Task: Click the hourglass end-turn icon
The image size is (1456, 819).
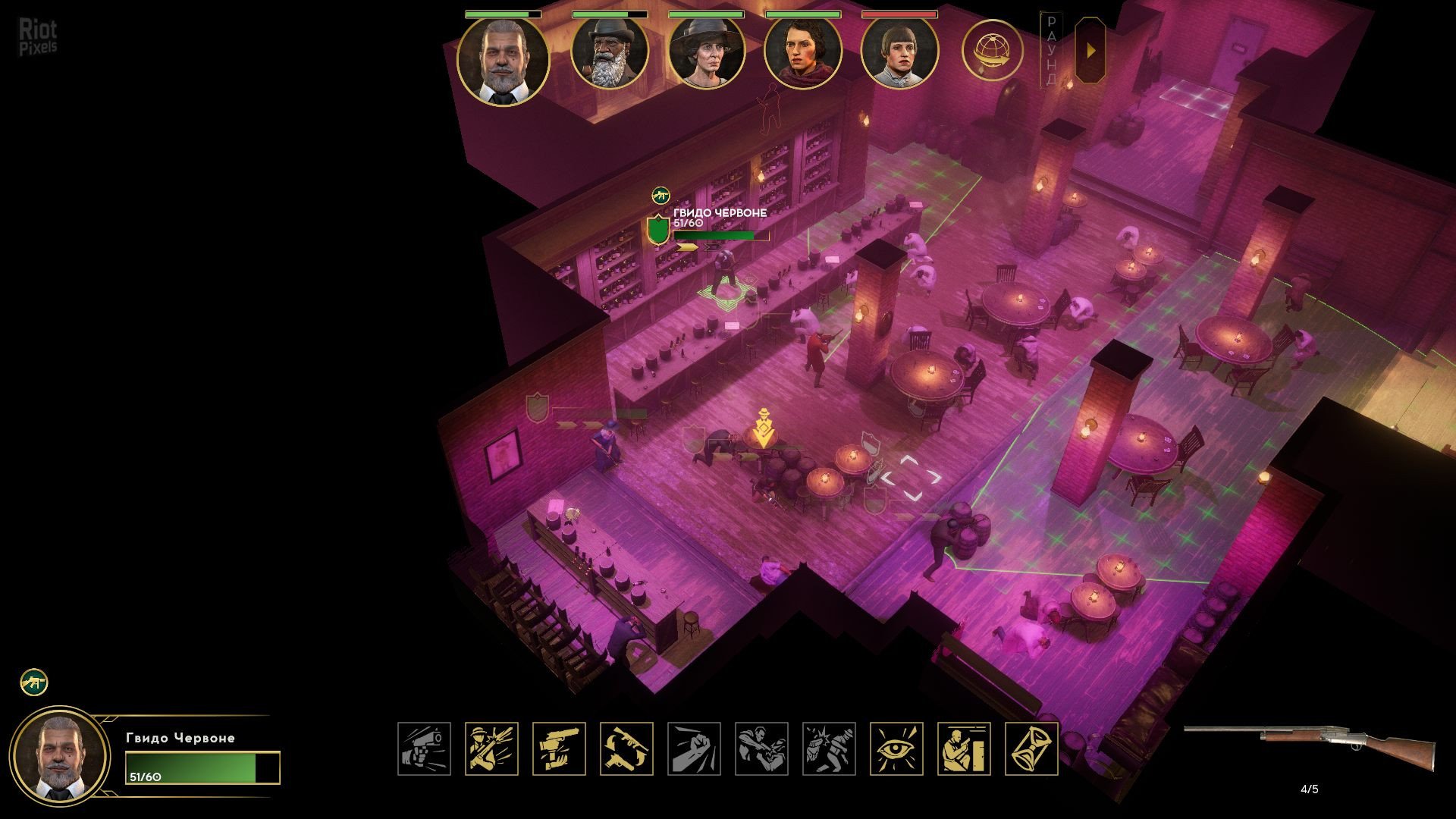Action: point(1031,748)
